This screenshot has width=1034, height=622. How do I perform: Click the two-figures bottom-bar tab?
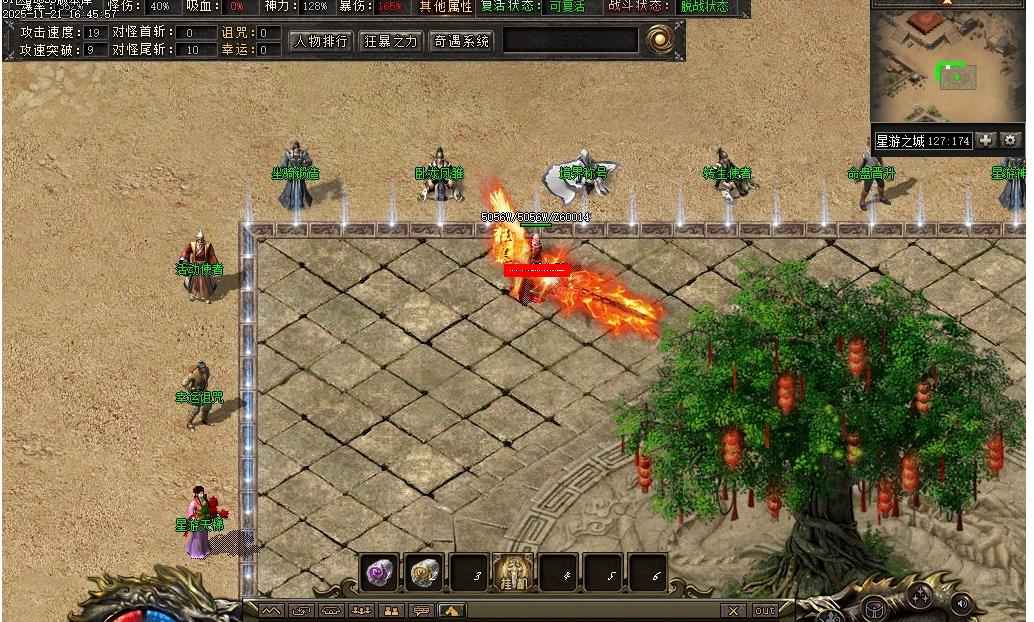pyautogui.click(x=391, y=610)
